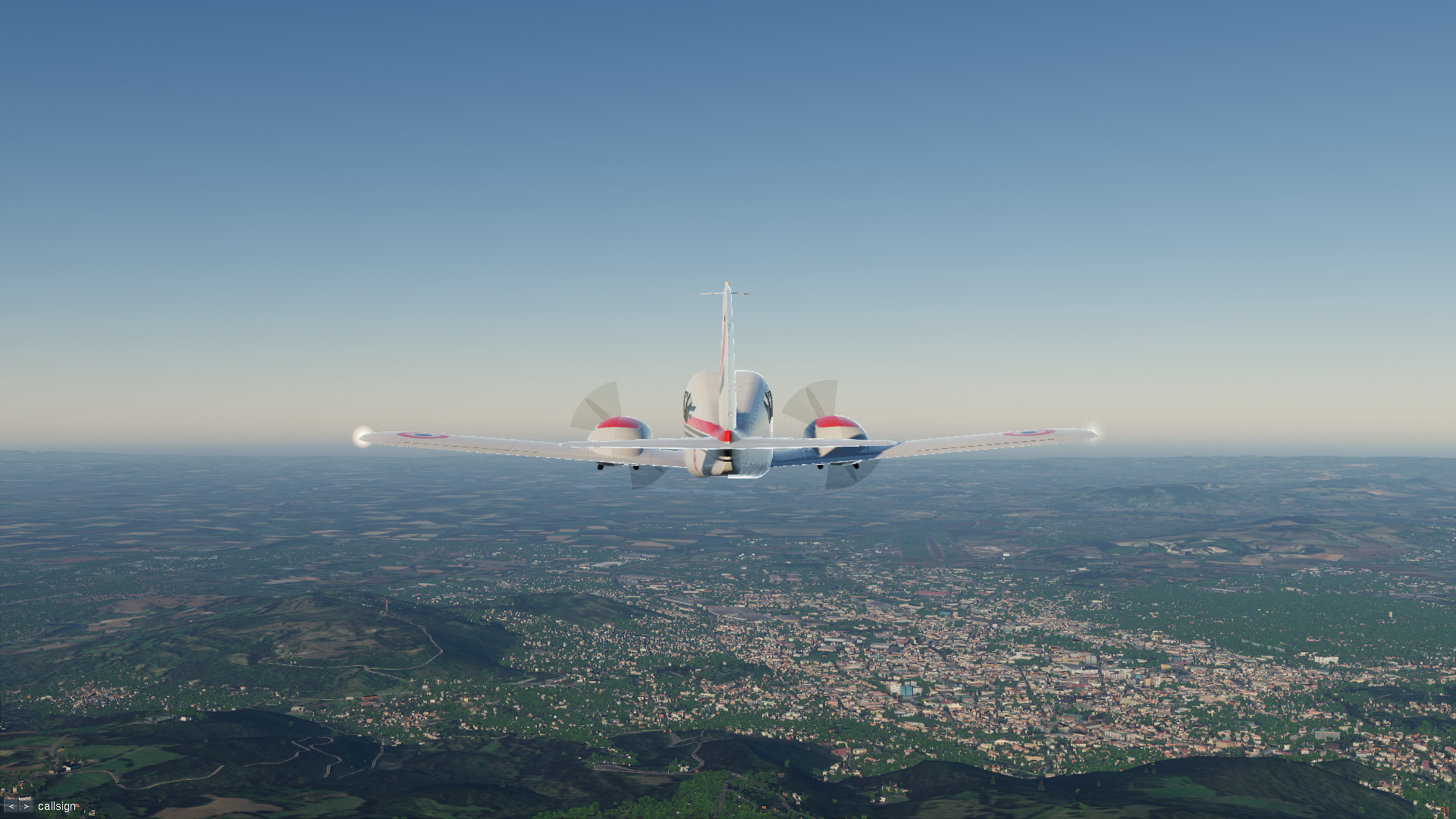Click the right arrow button beside callsign
This screenshot has height=819, width=1456.
26,806
